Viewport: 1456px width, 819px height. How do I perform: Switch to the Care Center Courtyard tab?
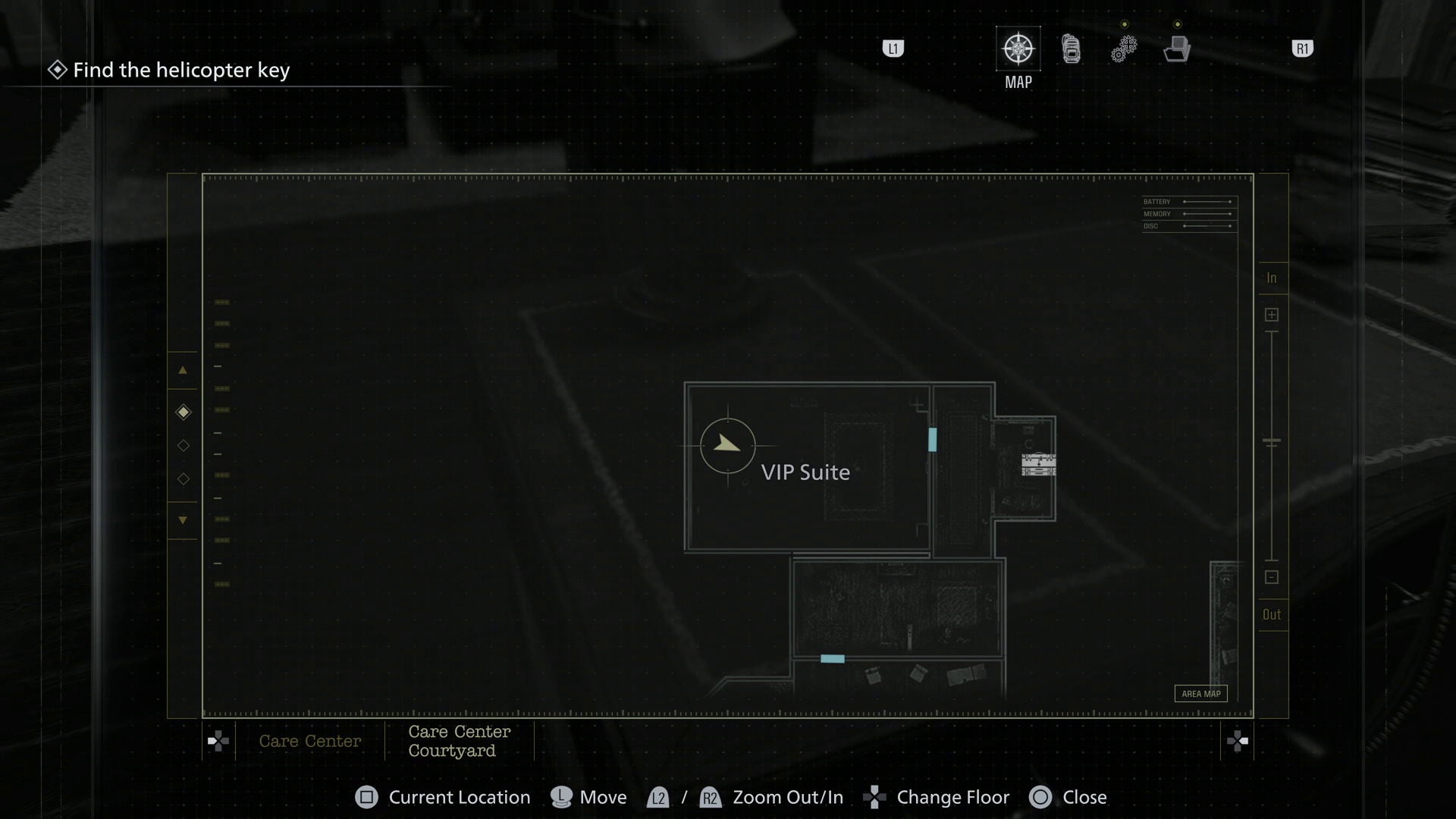(x=459, y=741)
